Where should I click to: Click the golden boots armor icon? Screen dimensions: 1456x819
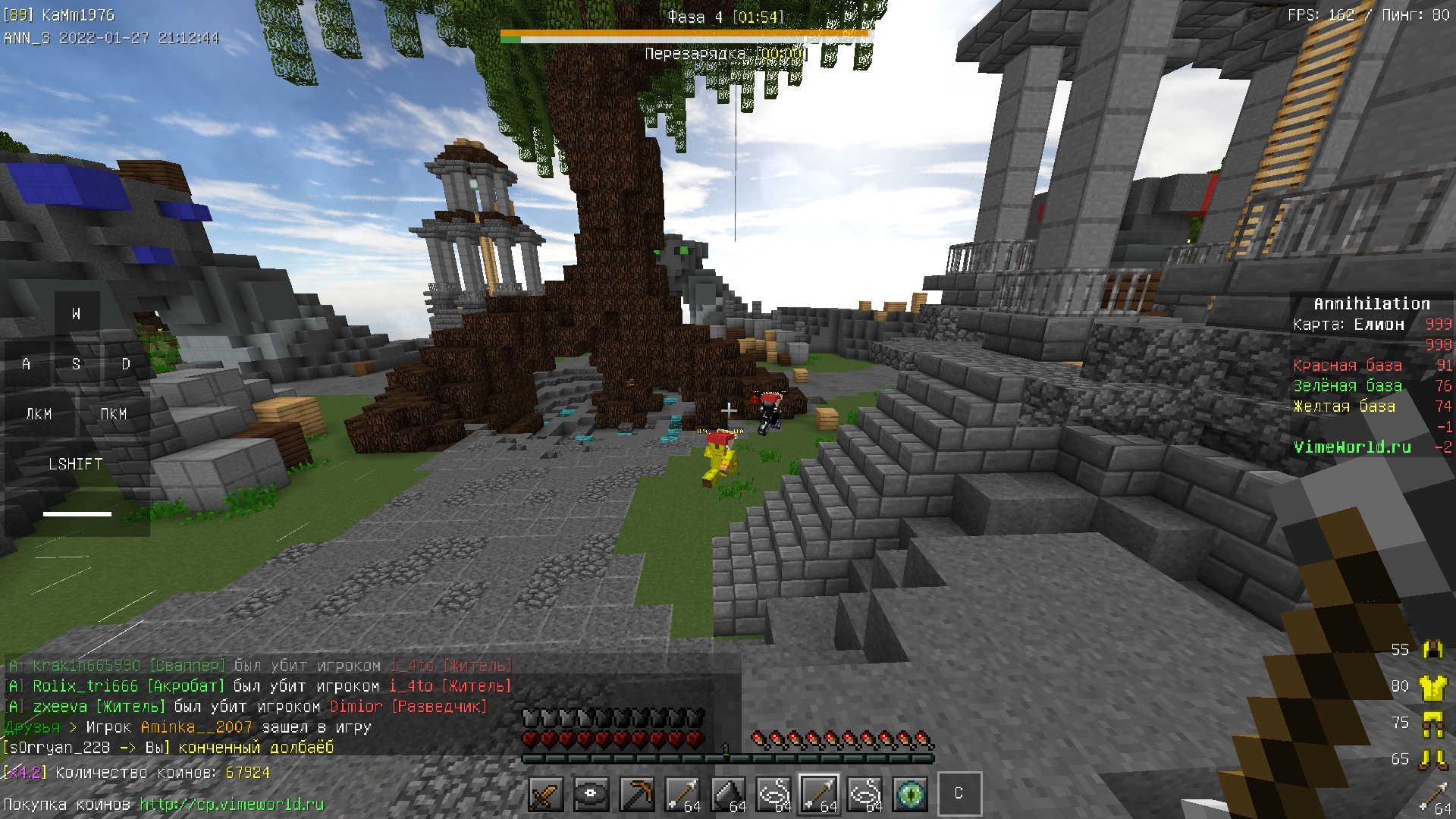pos(1432,759)
